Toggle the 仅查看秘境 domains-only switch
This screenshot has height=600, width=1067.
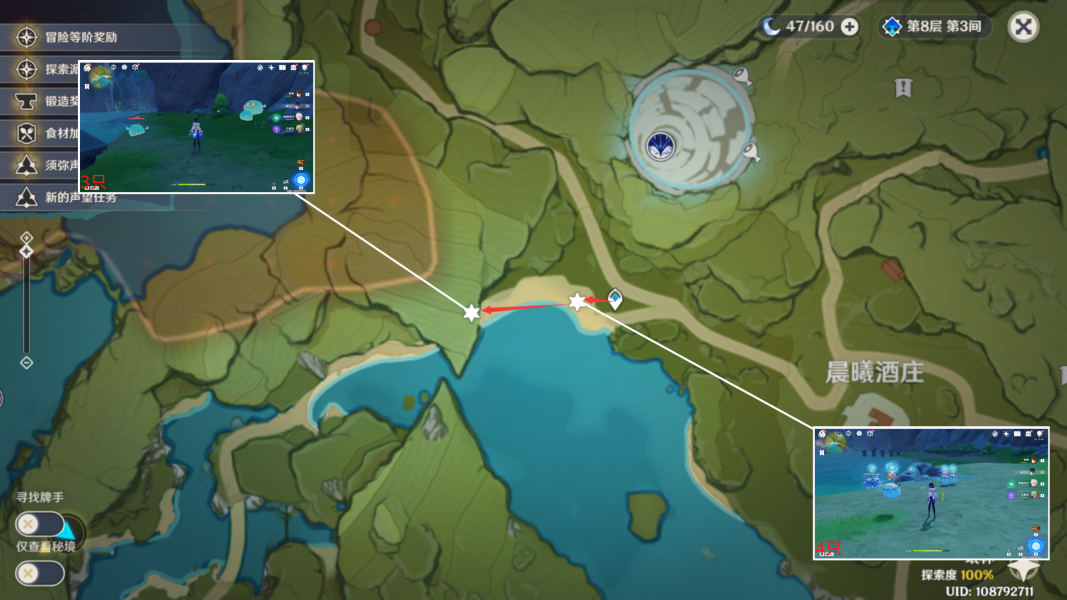coord(40,573)
